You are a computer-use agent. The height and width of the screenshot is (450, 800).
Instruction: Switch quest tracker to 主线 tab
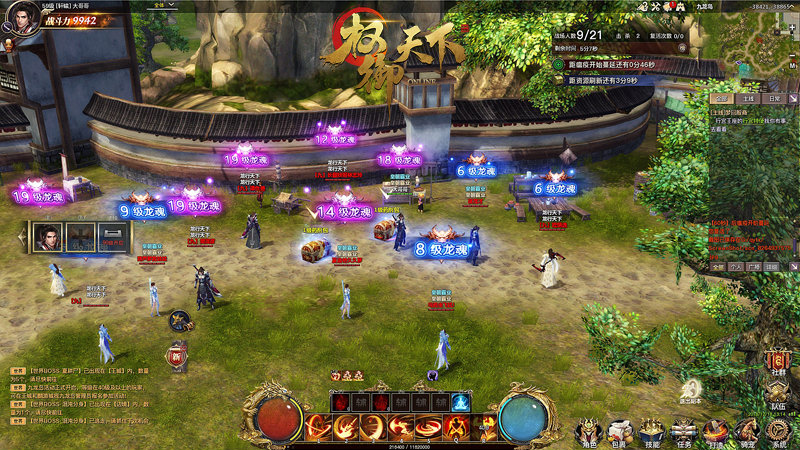coord(747,99)
